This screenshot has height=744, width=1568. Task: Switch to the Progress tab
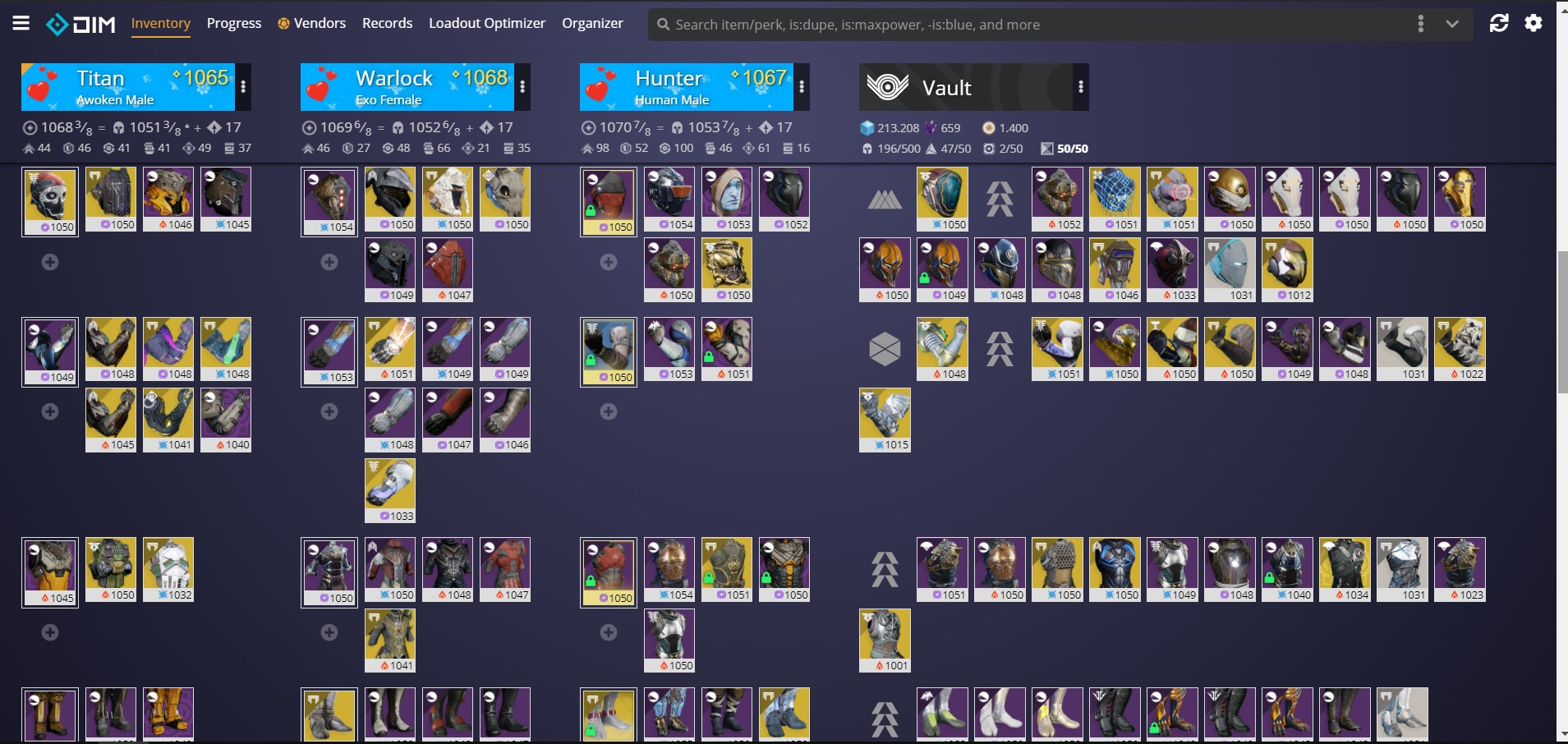[234, 23]
